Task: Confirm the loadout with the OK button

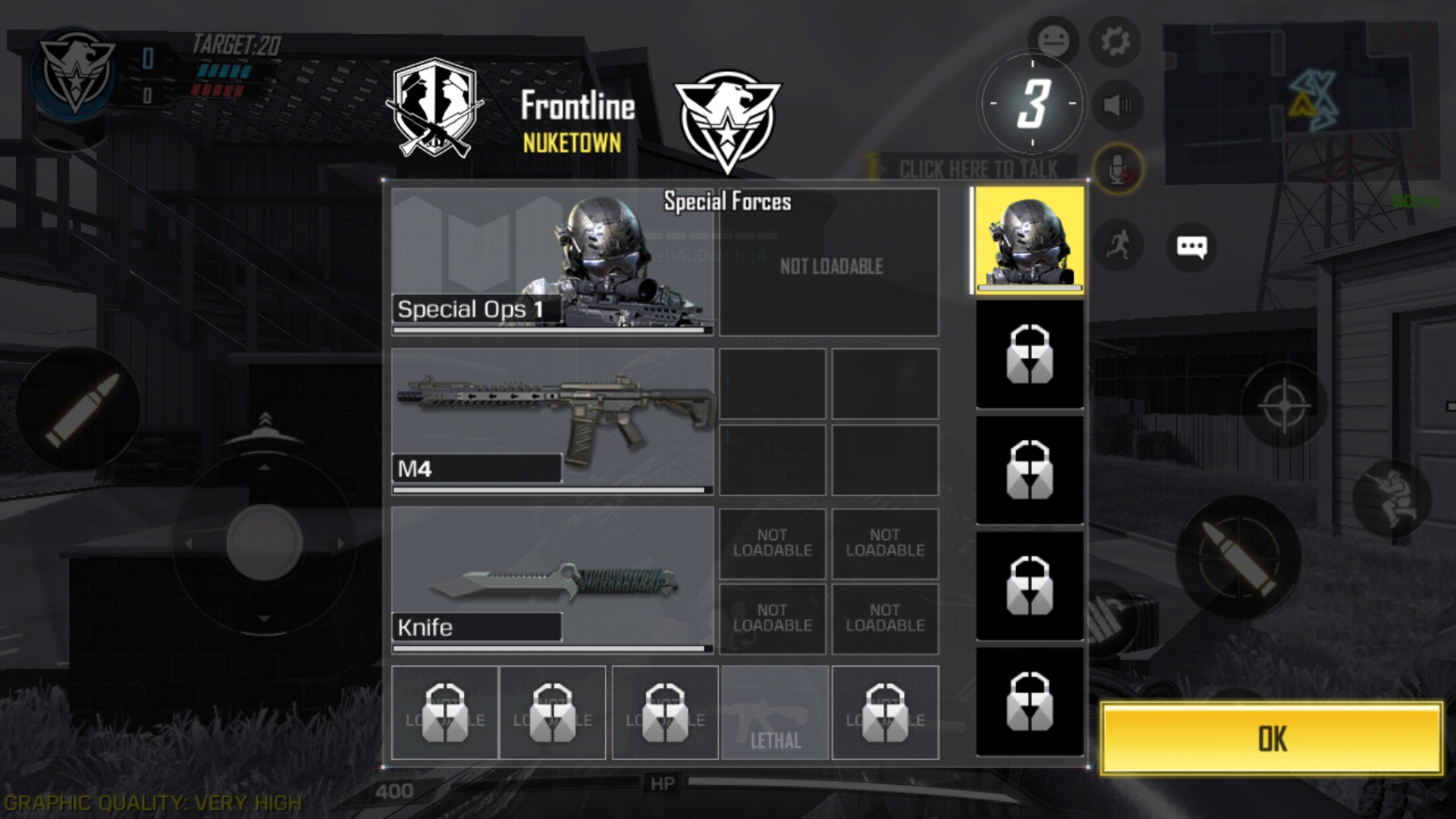Action: click(x=1271, y=738)
